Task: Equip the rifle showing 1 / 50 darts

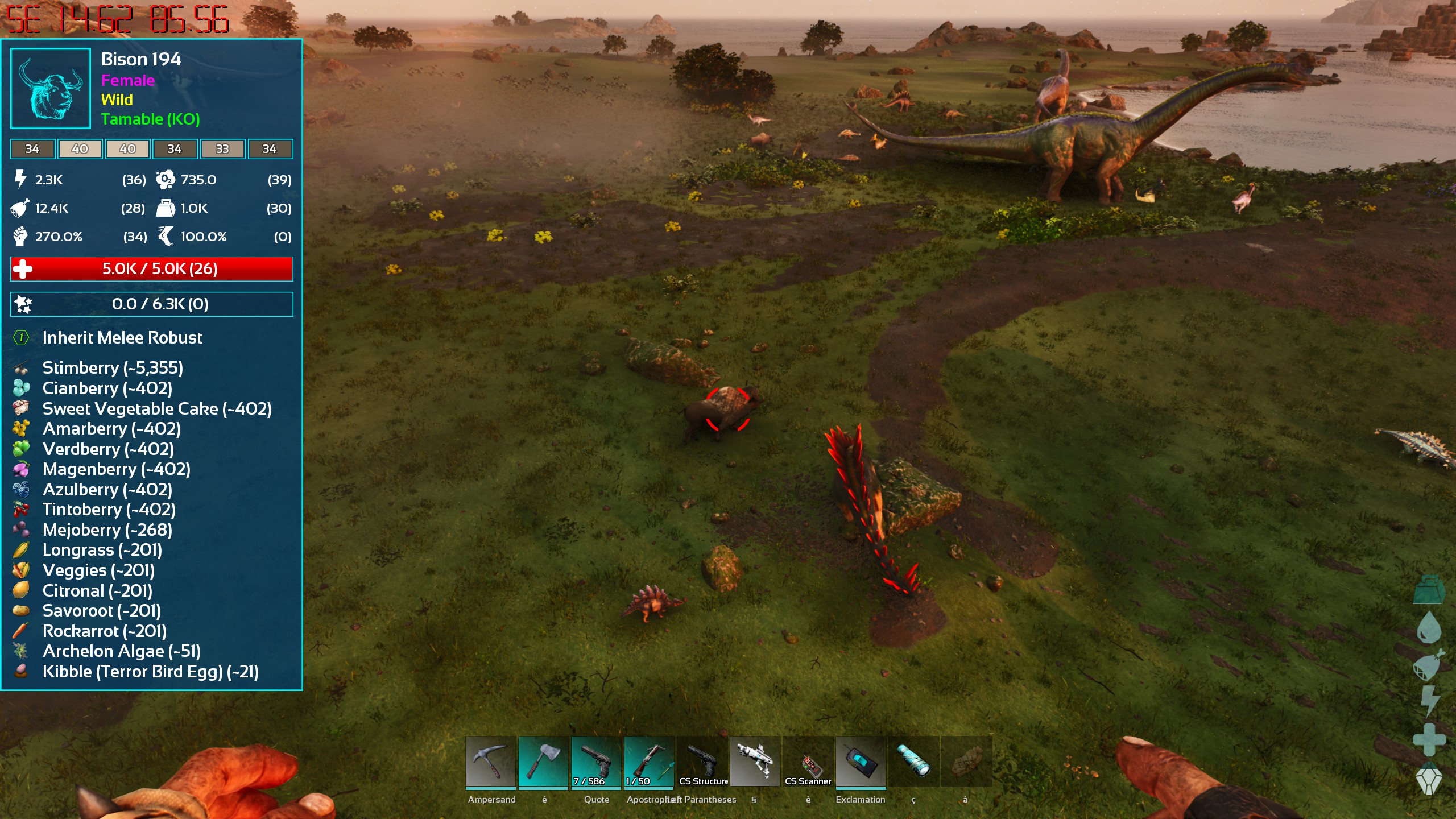Action: (649, 761)
